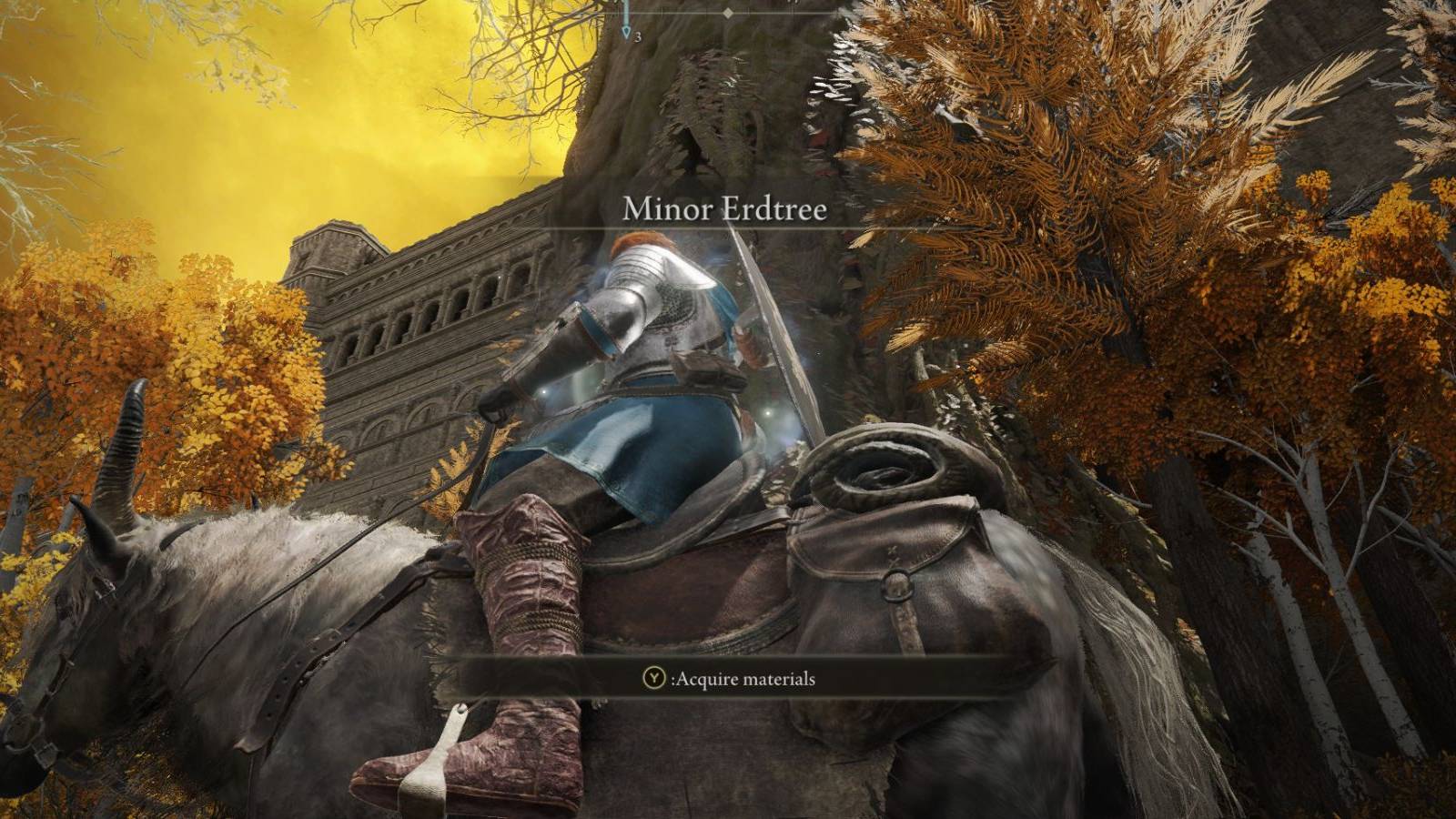Click the diamond direction marker on the compass

[728, 13]
